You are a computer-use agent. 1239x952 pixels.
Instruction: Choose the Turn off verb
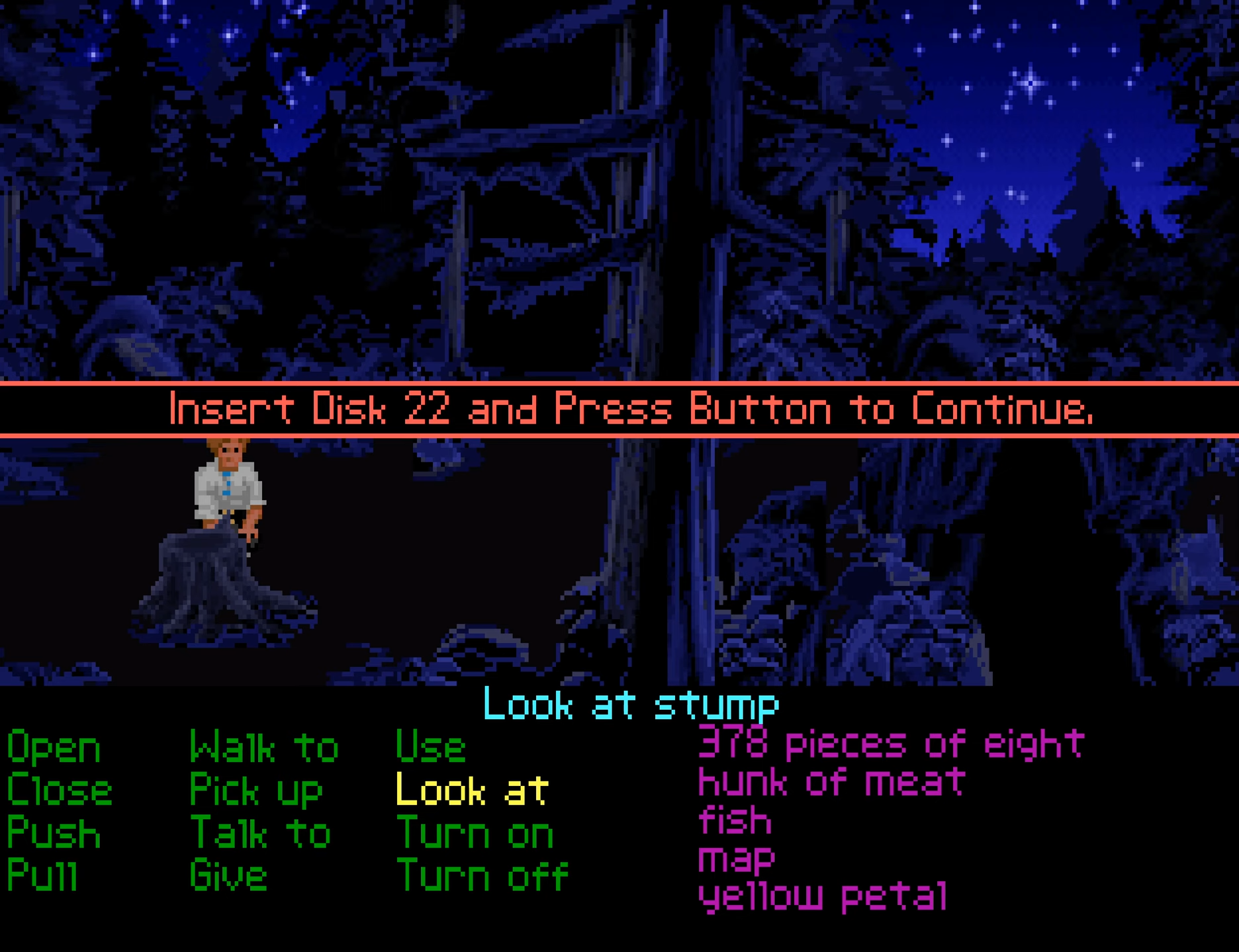482,876
